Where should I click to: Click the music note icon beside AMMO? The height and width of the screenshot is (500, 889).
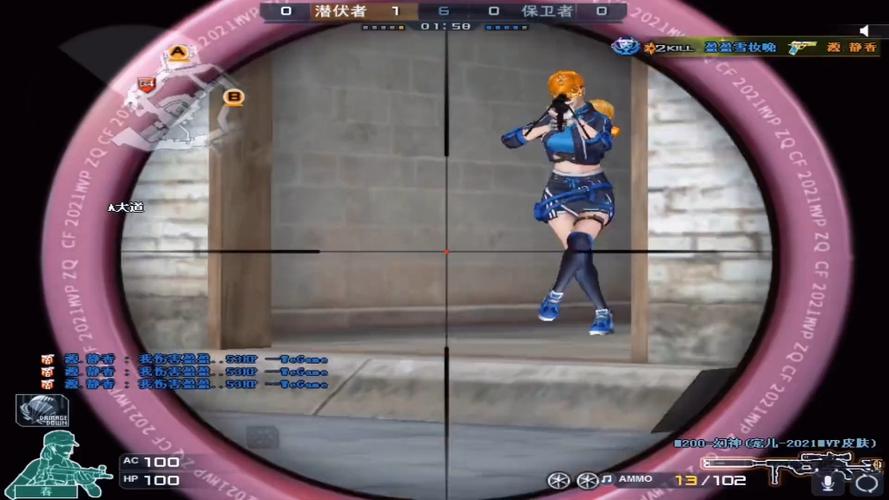pyautogui.click(x=604, y=481)
